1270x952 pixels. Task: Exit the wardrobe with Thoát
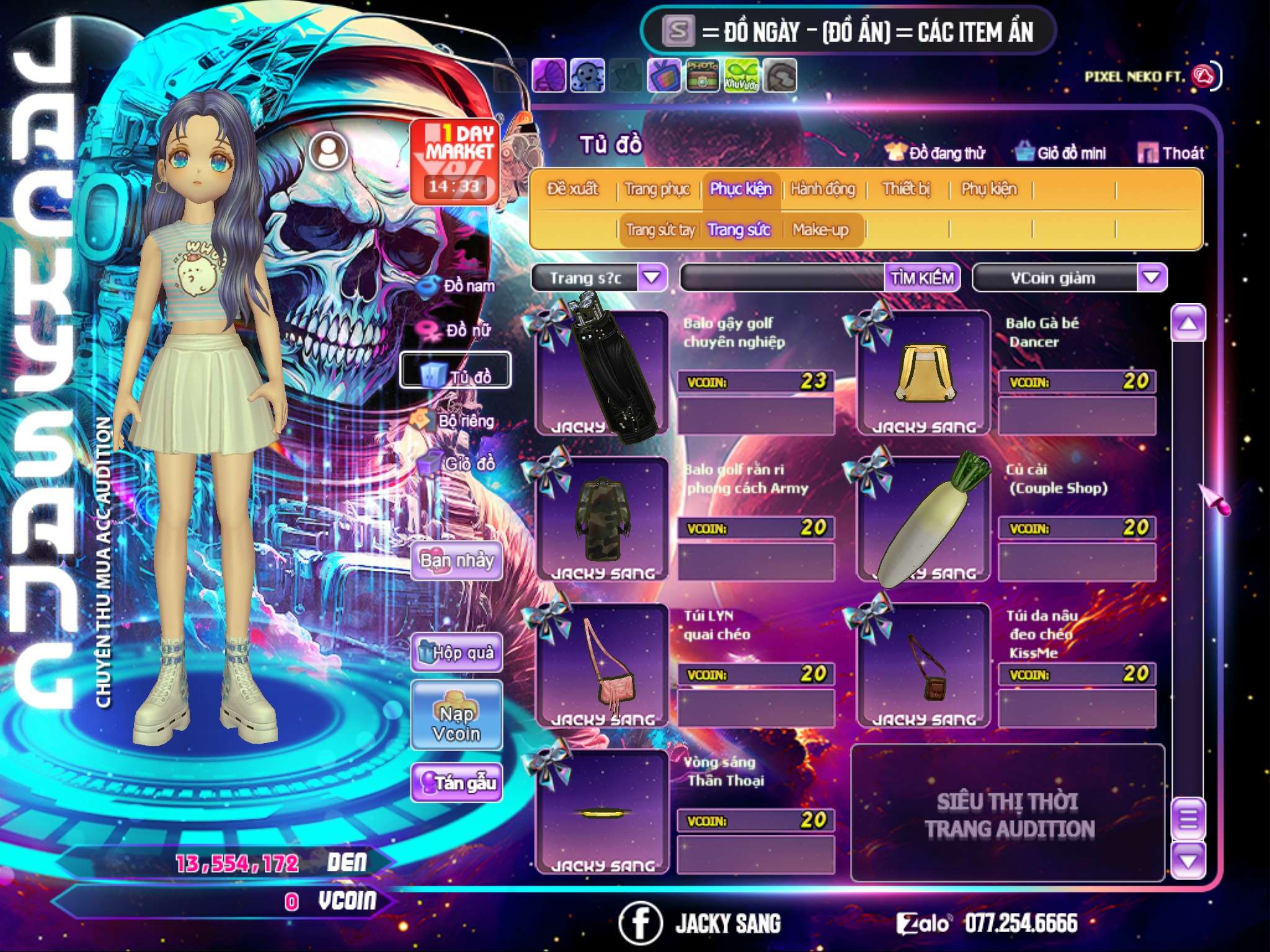point(1171,153)
